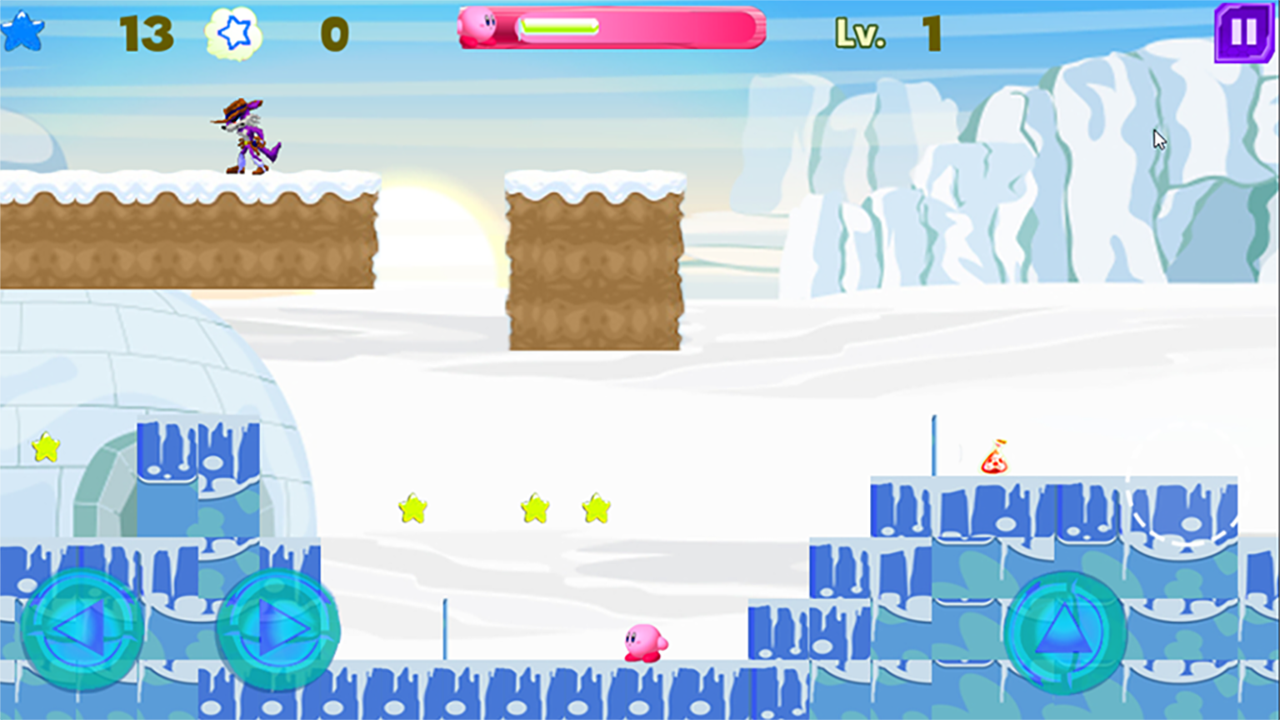The height and width of the screenshot is (720, 1280).
Task: Click the Lv. level indicator text
Action: (x=861, y=32)
